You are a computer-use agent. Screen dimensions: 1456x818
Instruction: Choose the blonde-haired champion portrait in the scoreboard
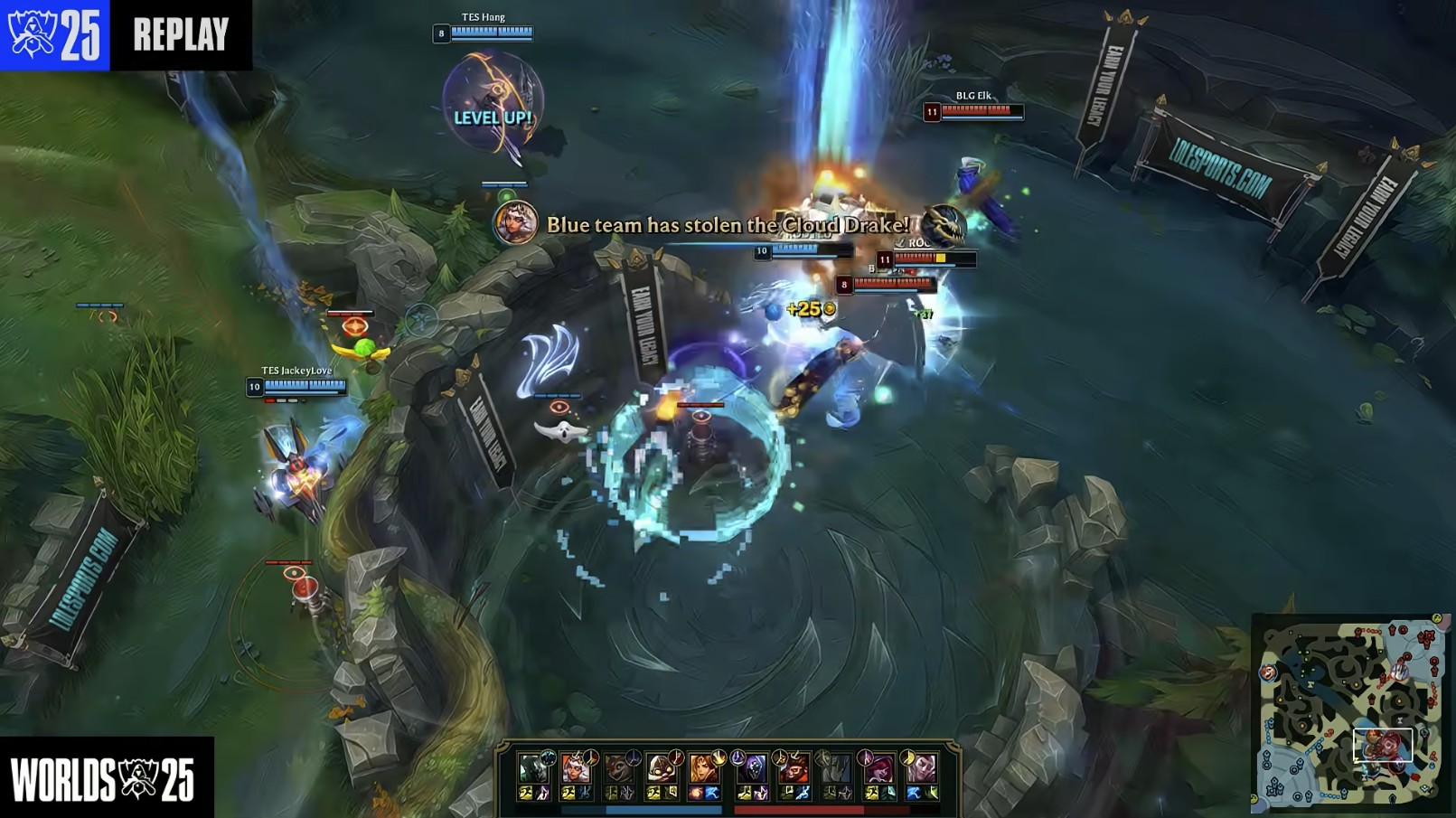704,768
